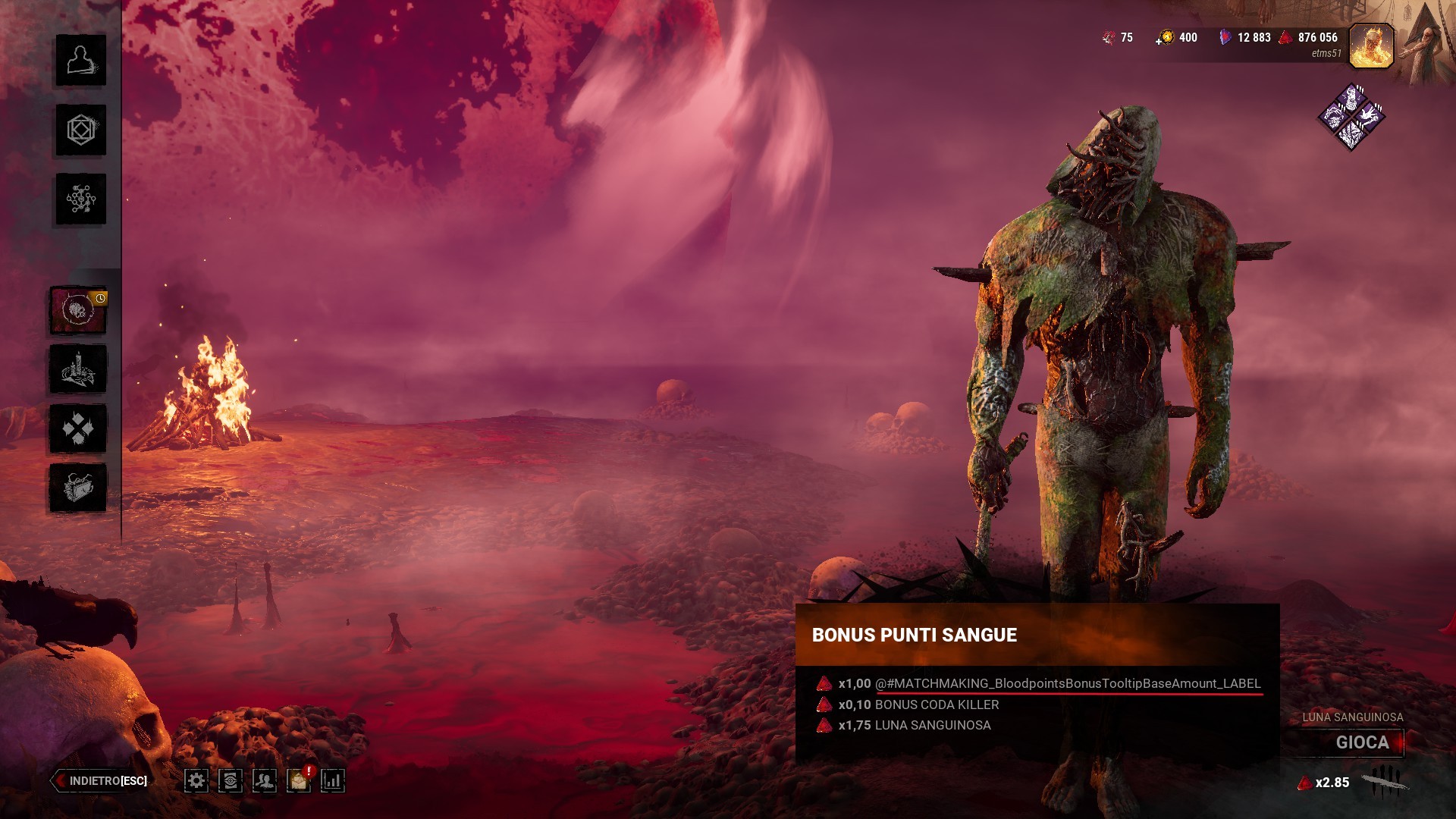
Task: Click the eye card icon
Action: (x=231, y=780)
